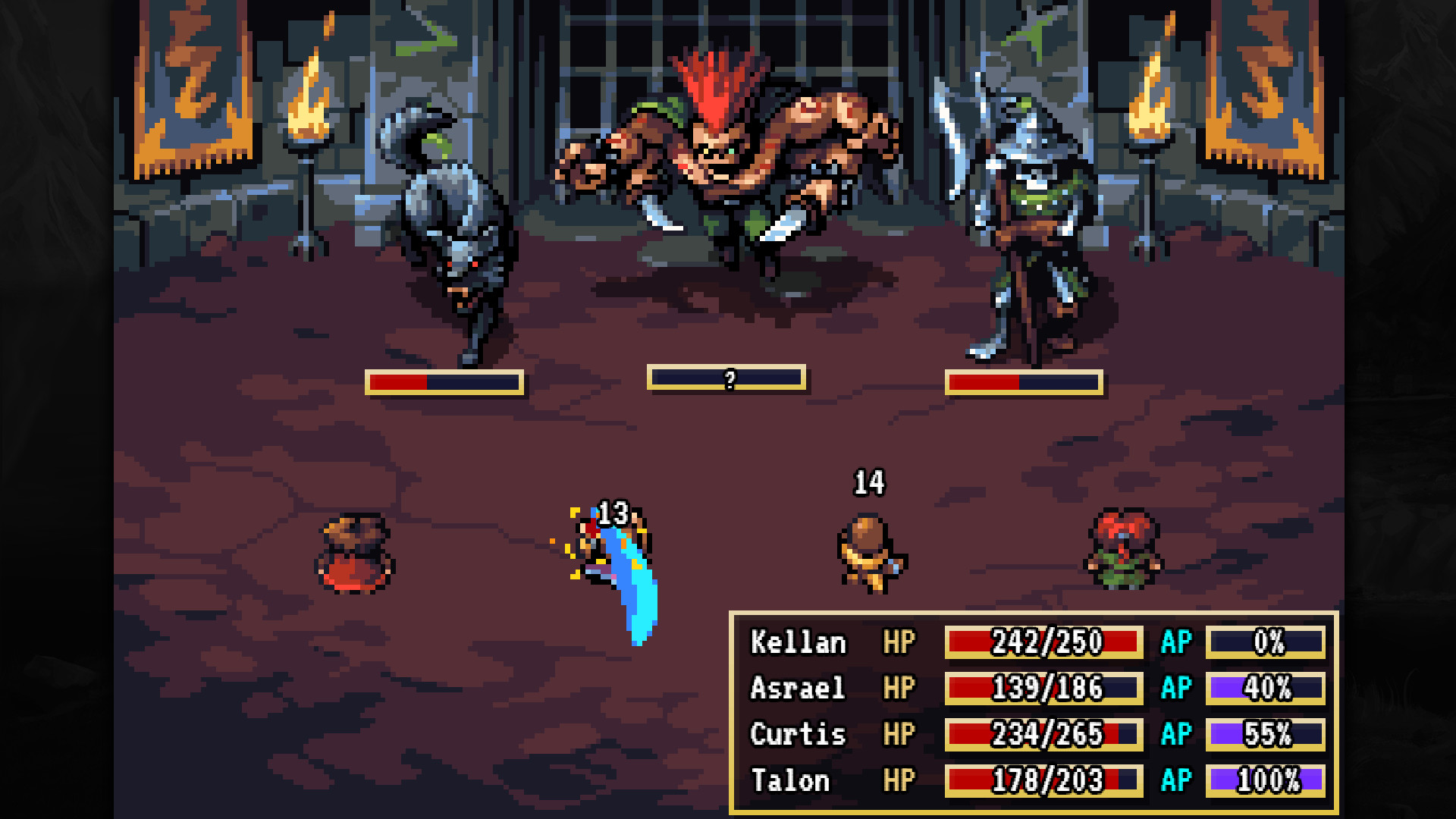Click the damage number 14
Screen dimensions: 1456x819
pyautogui.click(x=869, y=481)
